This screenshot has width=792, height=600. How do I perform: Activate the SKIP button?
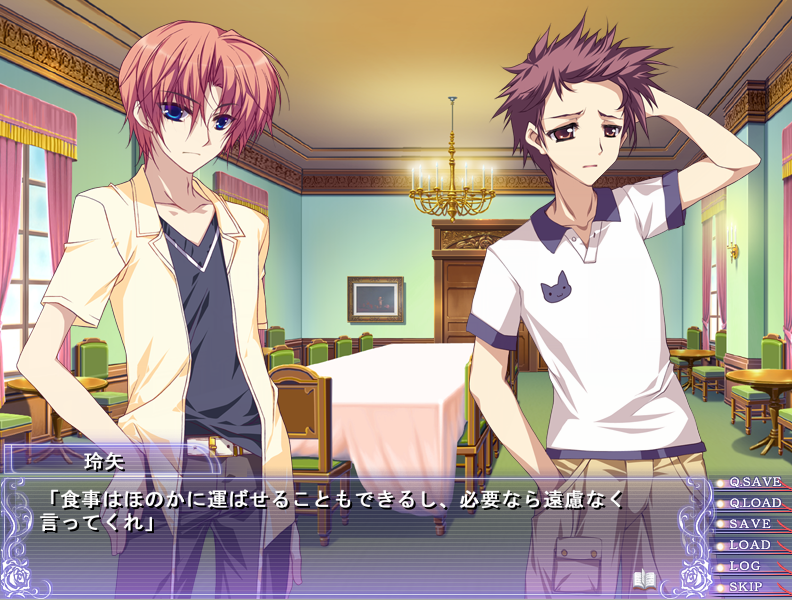[746, 587]
